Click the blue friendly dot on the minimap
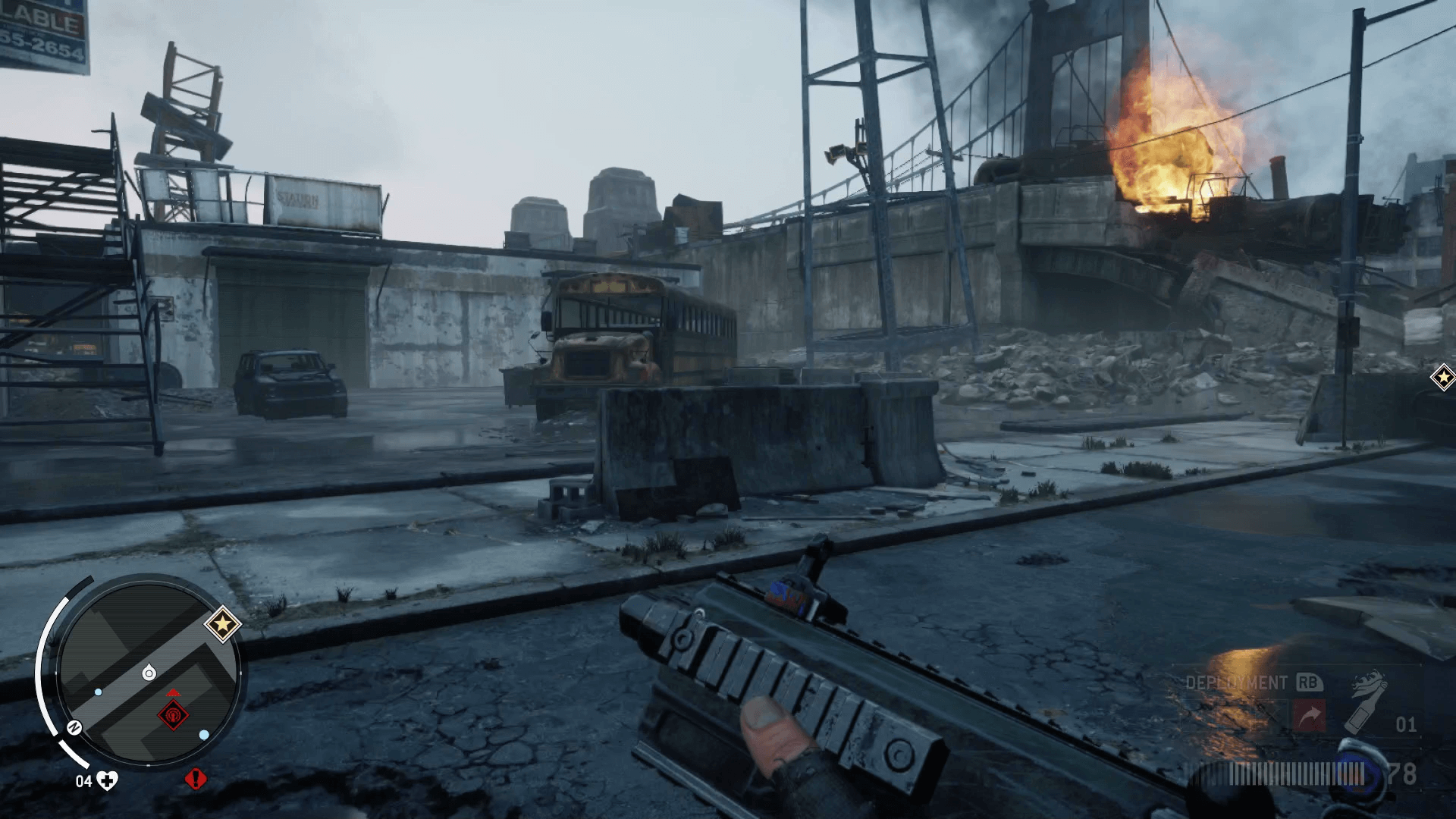Screen dimensions: 1456x819 point(97,692)
